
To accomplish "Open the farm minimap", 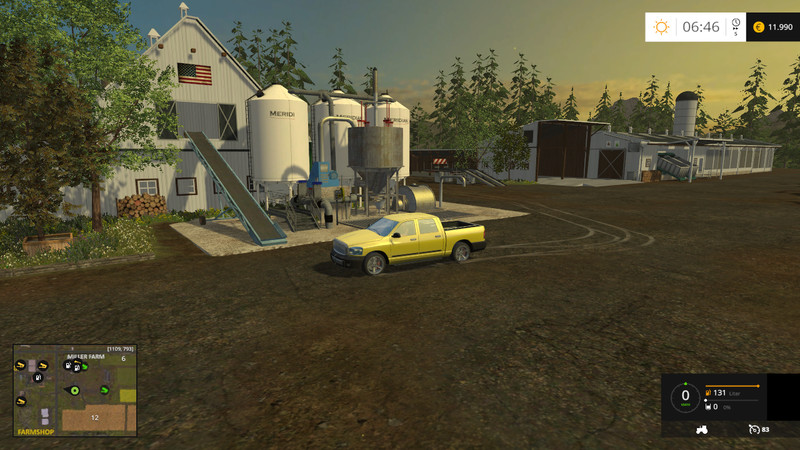I will click(75, 391).
